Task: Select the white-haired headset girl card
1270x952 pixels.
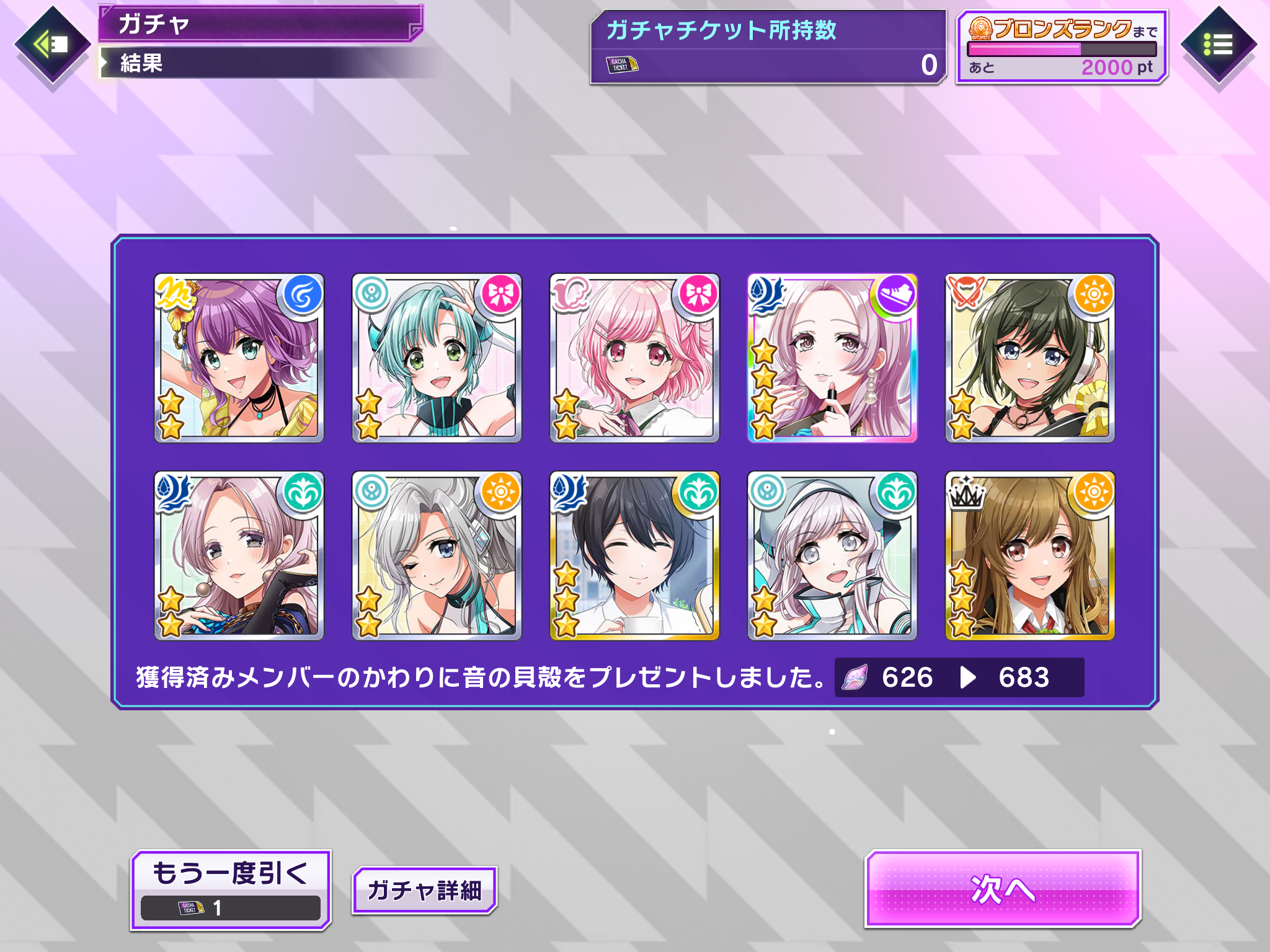Action: coord(832,555)
